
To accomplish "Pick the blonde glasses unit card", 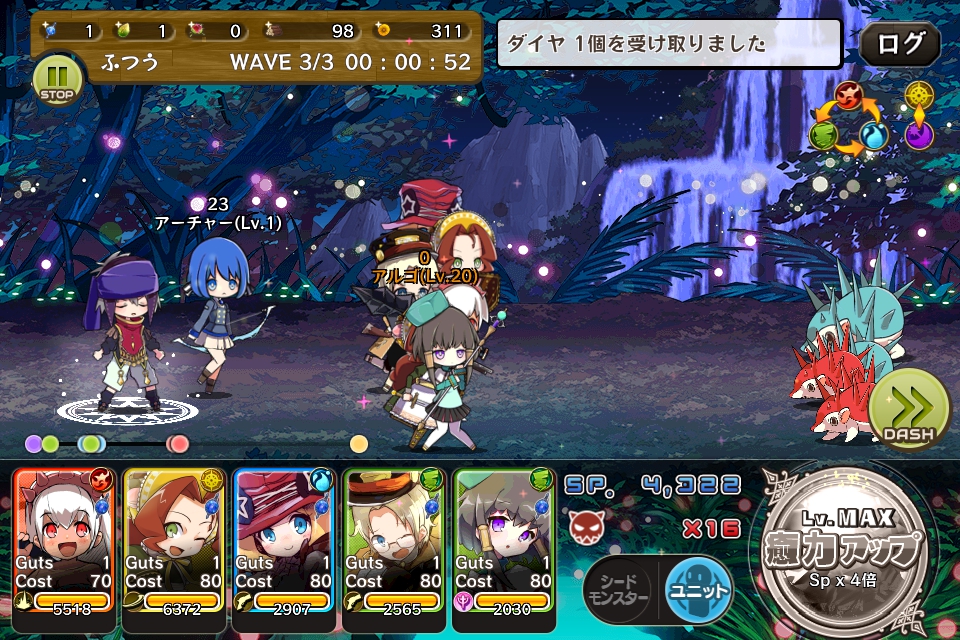I will coord(394,538).
